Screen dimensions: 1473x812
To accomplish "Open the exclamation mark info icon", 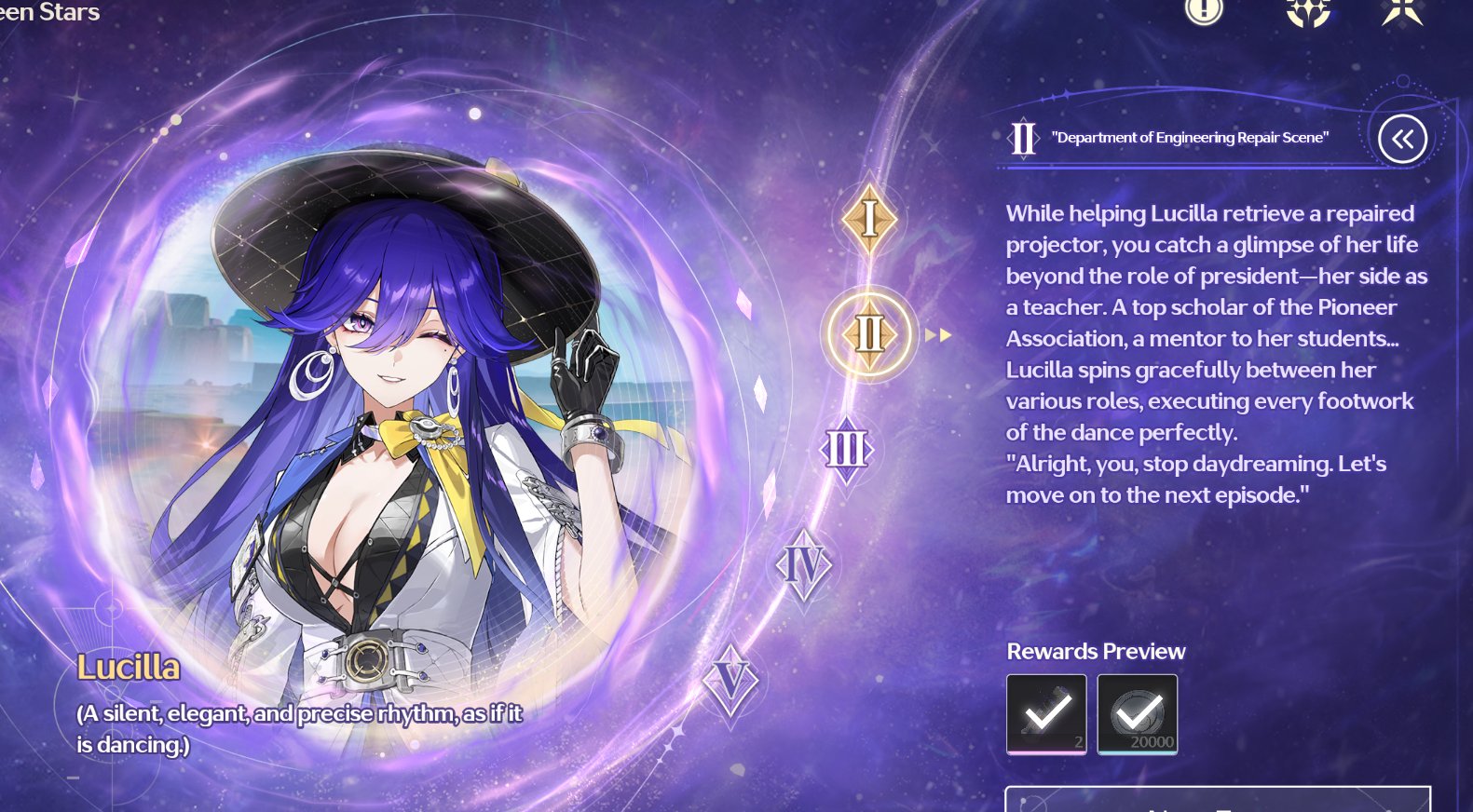I will click(x=1204, y=9).
